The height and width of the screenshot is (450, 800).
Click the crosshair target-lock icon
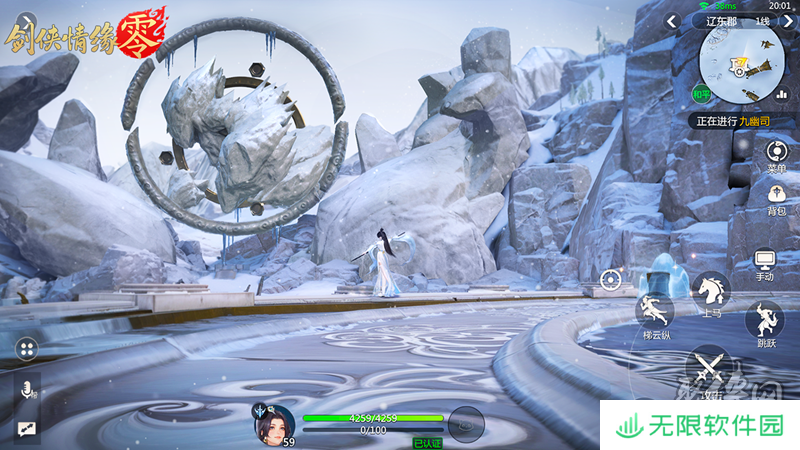click(x=611, y=280)
